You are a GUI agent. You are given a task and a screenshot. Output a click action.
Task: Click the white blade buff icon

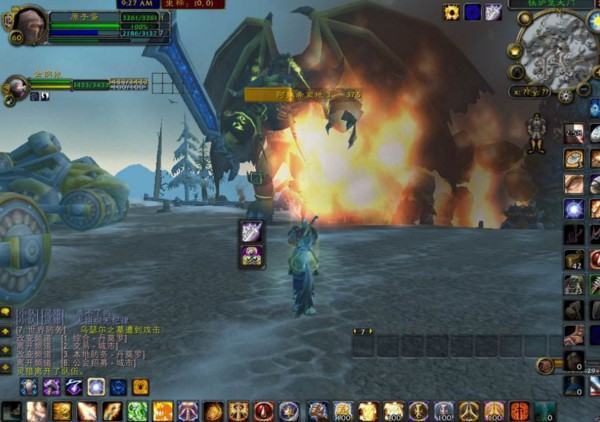point(492,12)
